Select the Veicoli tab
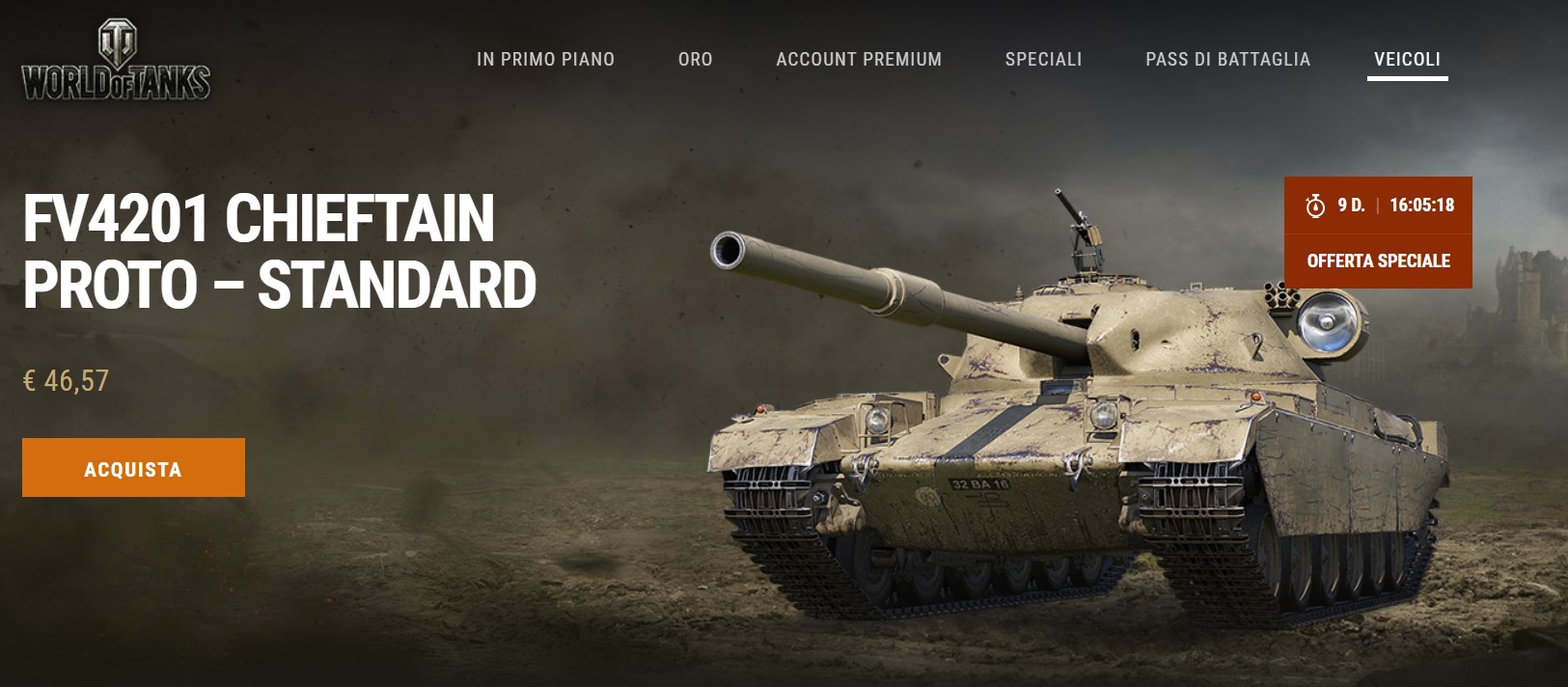Viewport: 1568px width, 687px height. (x=1407, y=60)
